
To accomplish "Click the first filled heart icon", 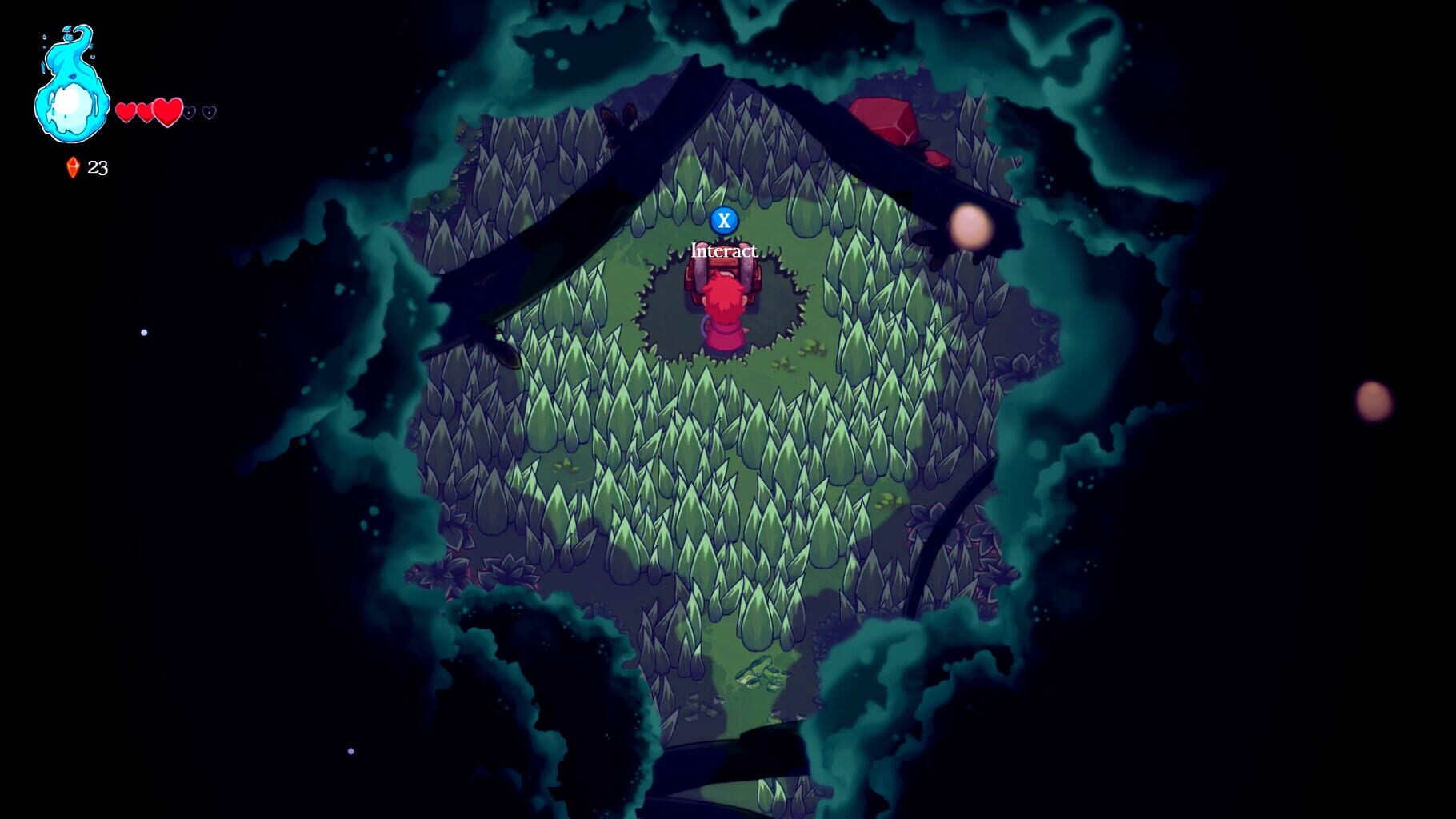I will tap(126, 114).
